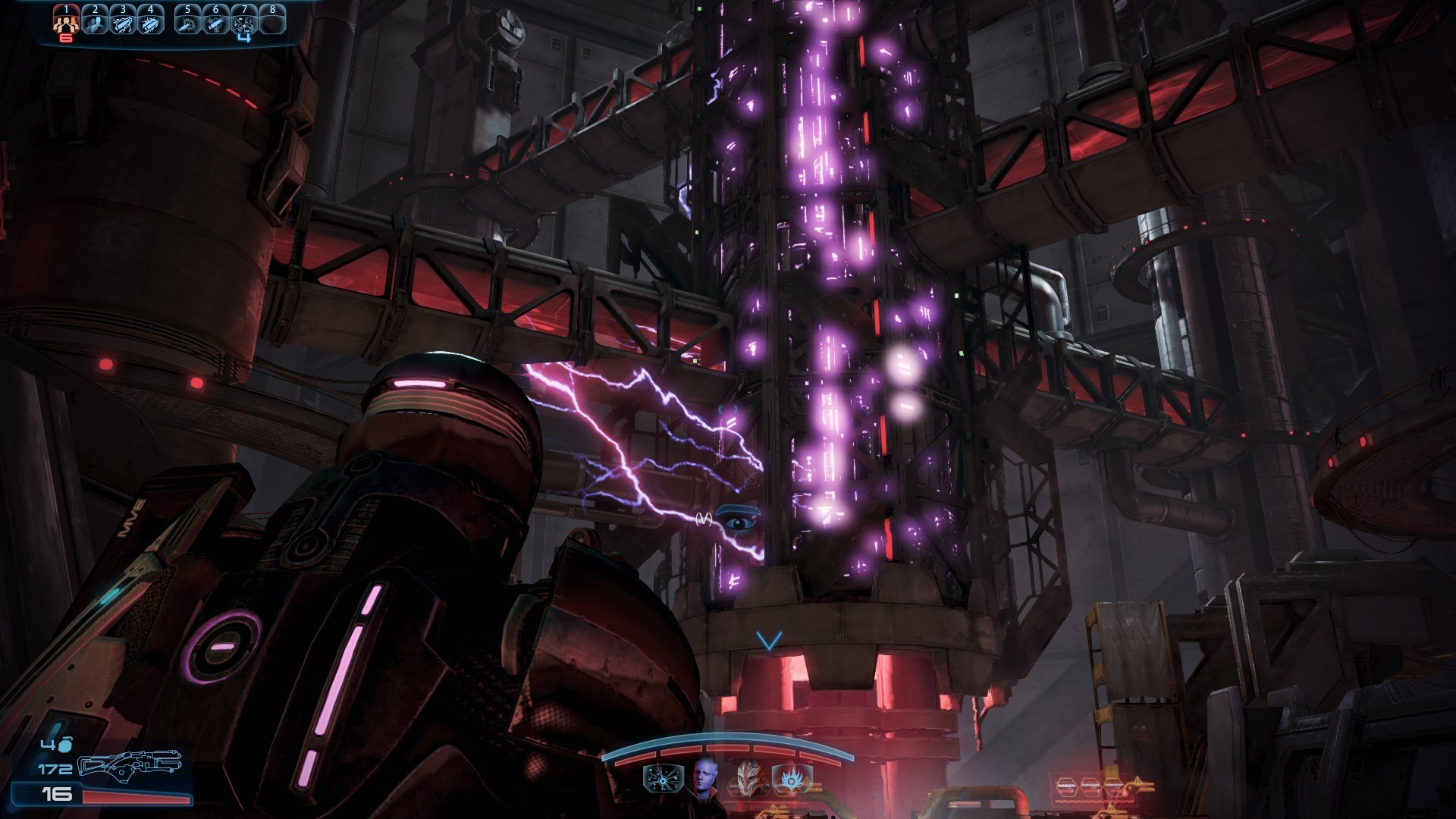Use the two-figure power in quickslot 2
Image resolution: width=1456 pixels, height=819 pixels.
coord(95,22)
